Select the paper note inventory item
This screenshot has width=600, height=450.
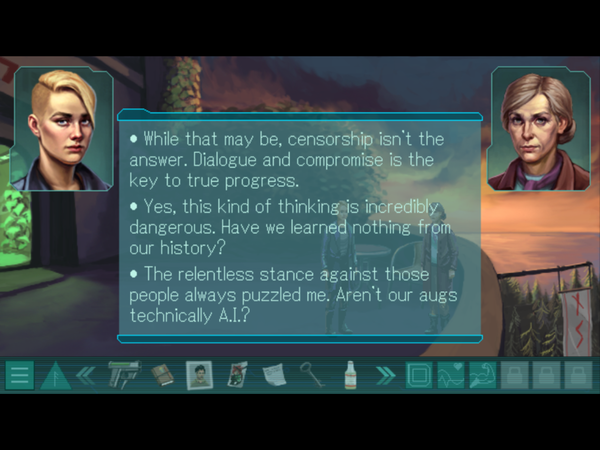pos(274,376)
